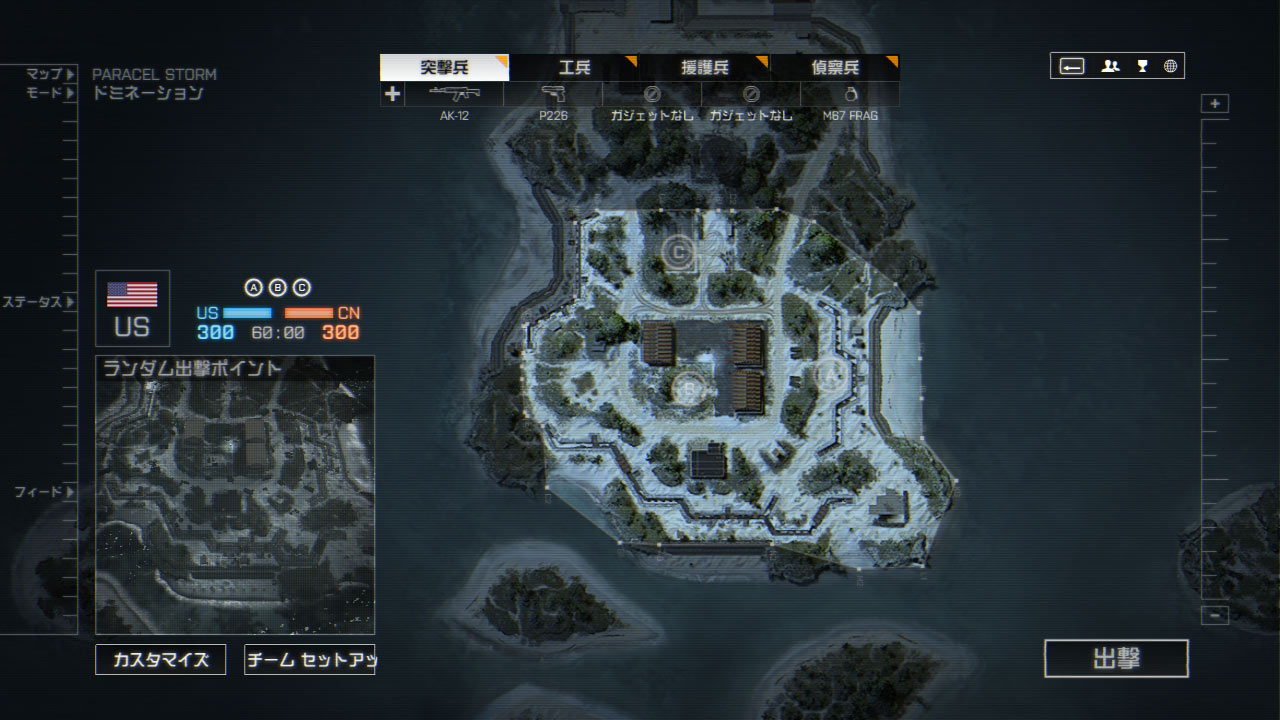
Task: Choose the M67 FRAG grenade slot
Action: pos(850,94)
